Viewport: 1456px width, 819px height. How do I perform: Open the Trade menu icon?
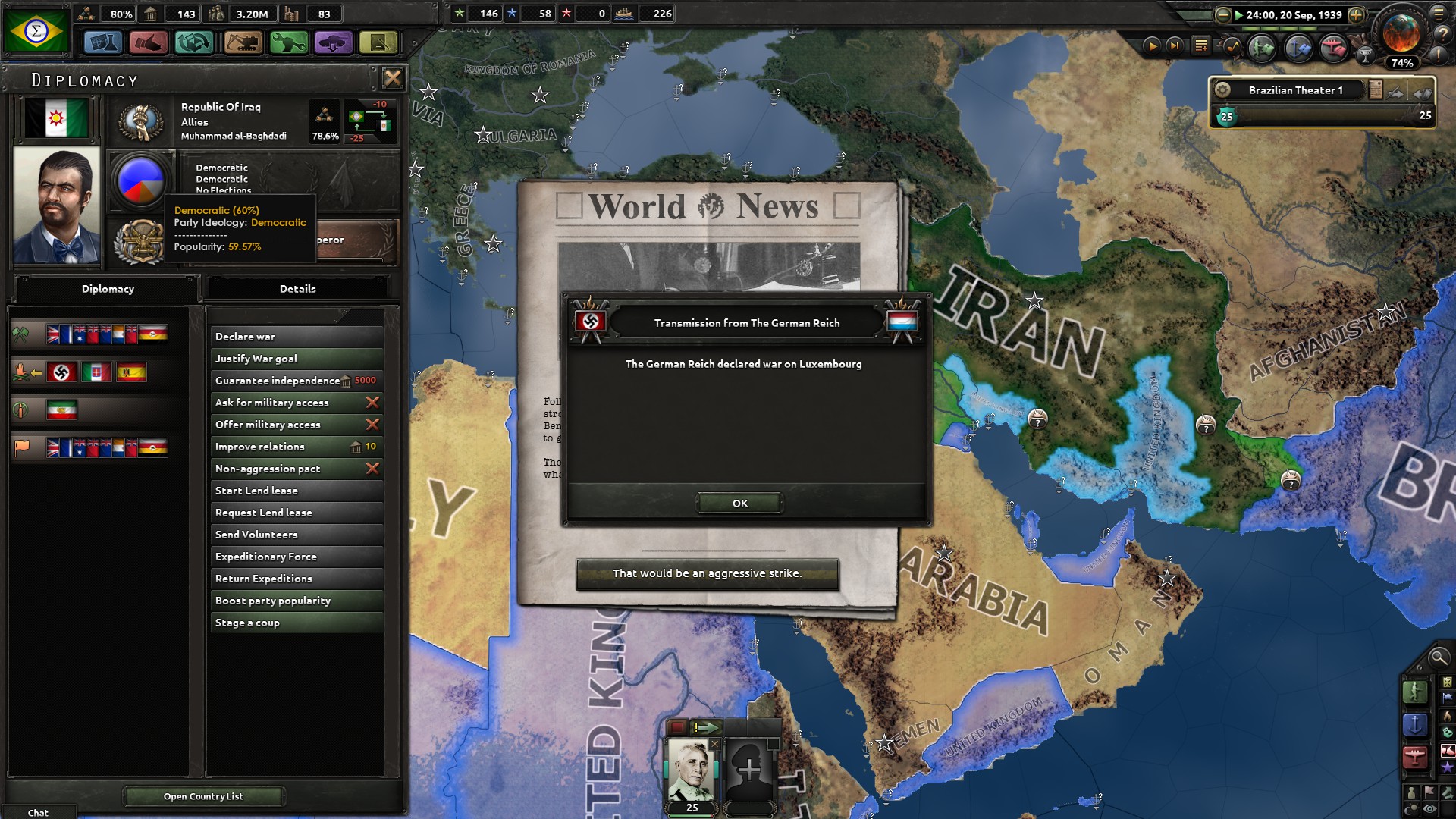194,43
